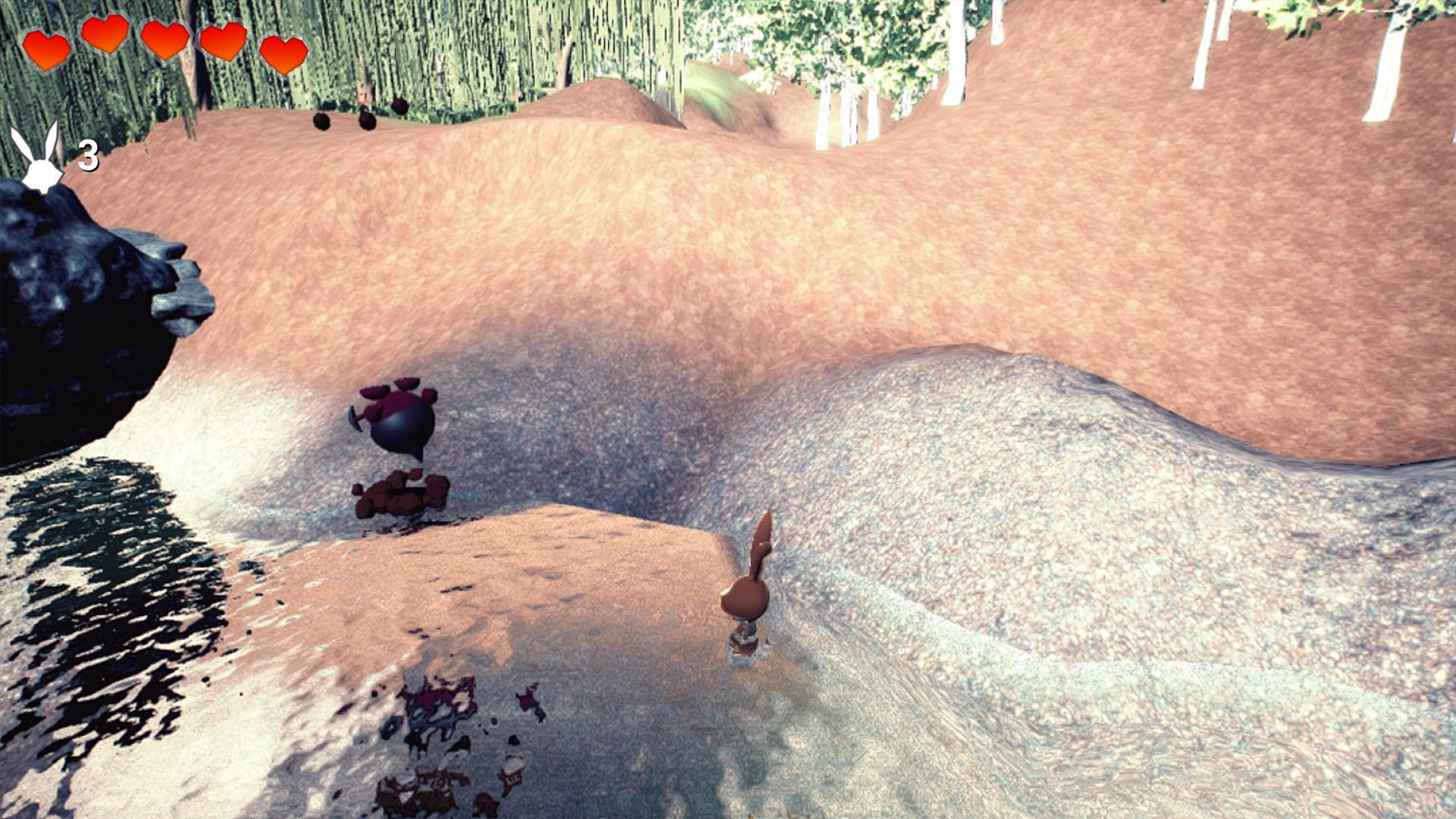Click the first heart in the health bar

(47, 48)
